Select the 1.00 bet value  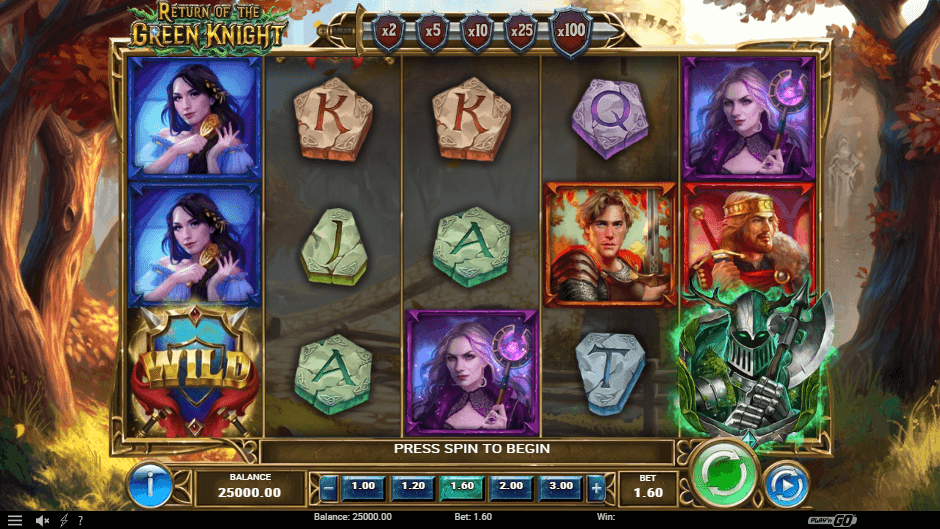(363, 486)
